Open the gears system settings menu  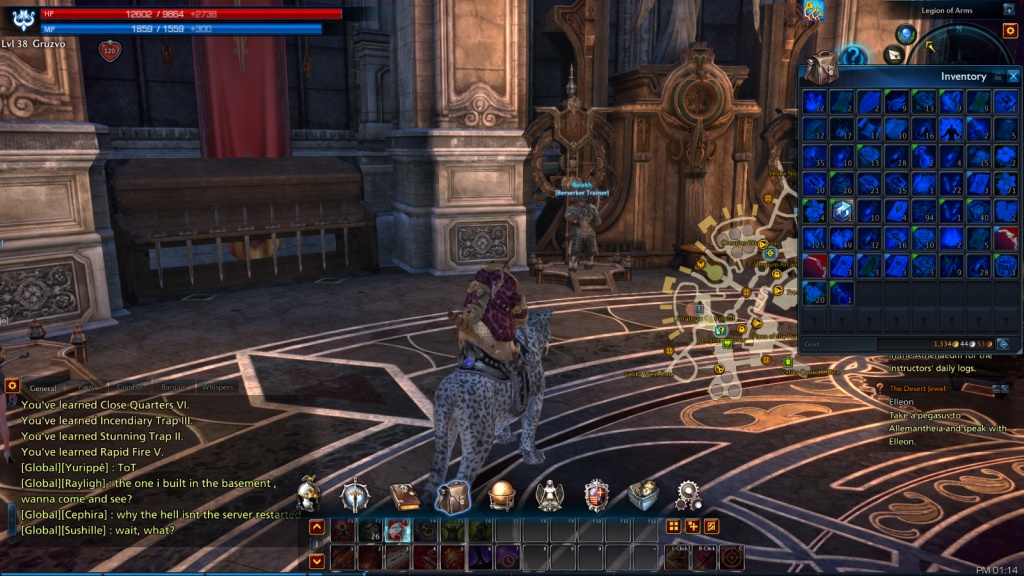coord(688,495)
